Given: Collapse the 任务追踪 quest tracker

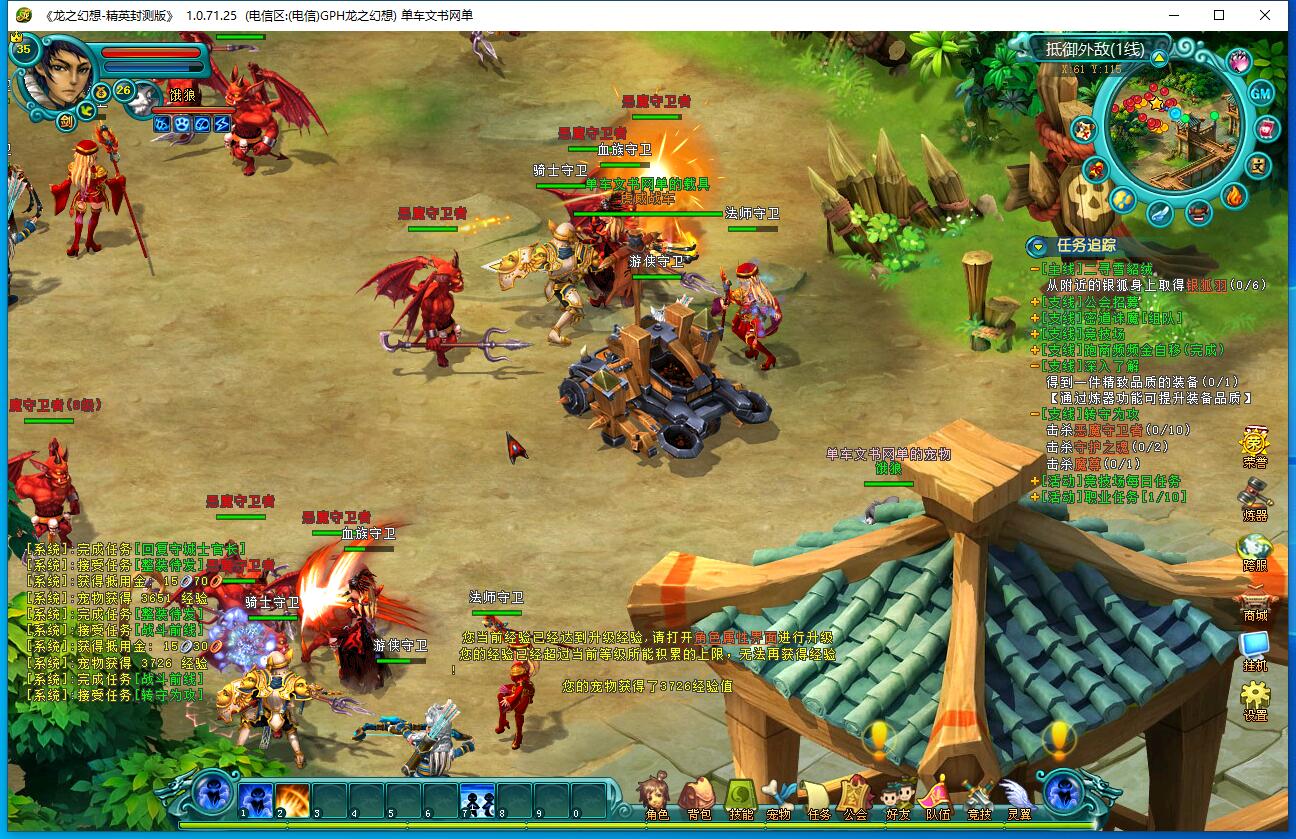Looking at the screenshot, I should pyautogui.click(x=1038, y=246).
